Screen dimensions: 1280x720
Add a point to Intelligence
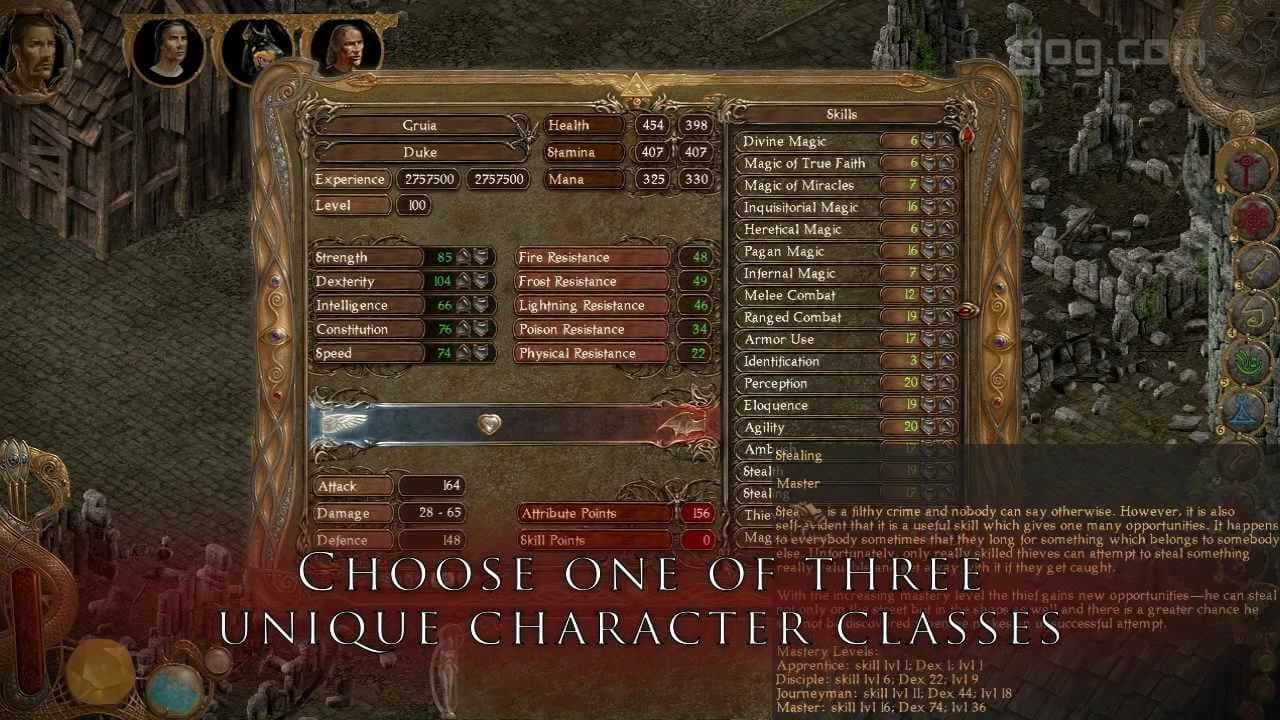pos(464,305)
